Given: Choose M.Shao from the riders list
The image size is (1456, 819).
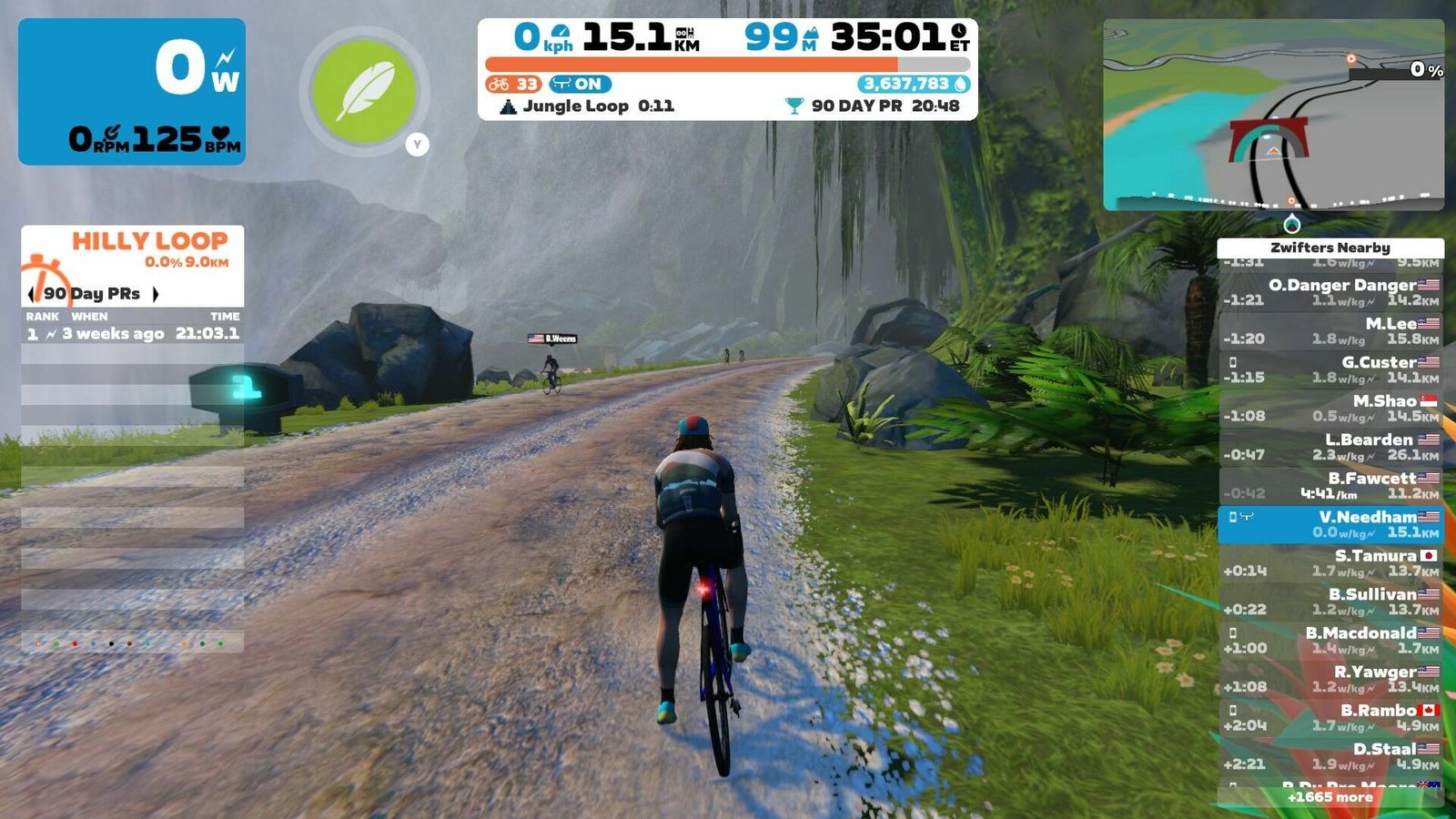Looking at the screenshot, I should pos(1330,409).
